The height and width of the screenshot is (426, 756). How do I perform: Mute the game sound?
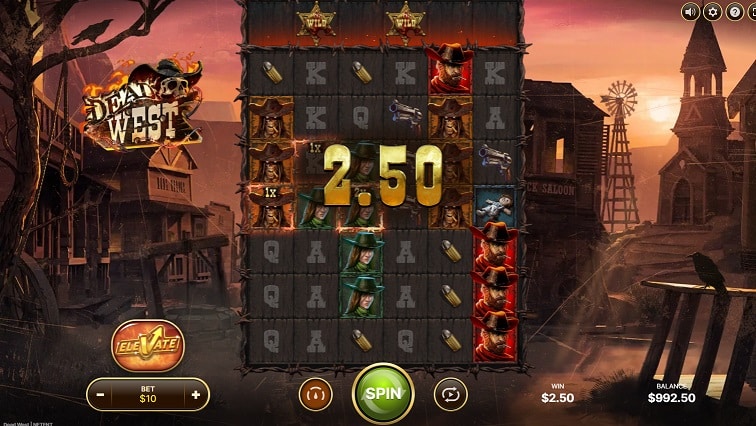690,12
